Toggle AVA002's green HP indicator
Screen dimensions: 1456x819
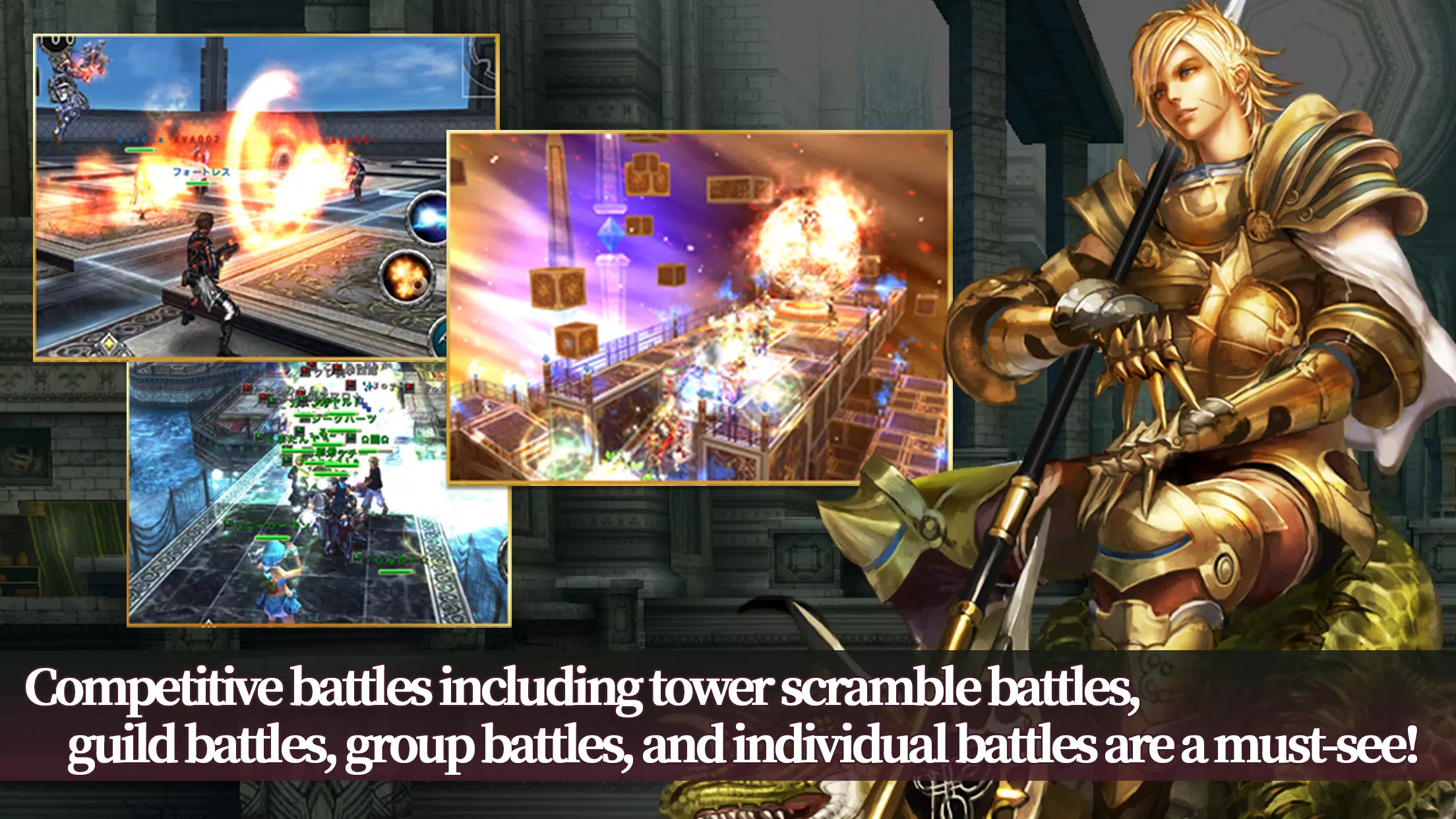tap(139, 150)
